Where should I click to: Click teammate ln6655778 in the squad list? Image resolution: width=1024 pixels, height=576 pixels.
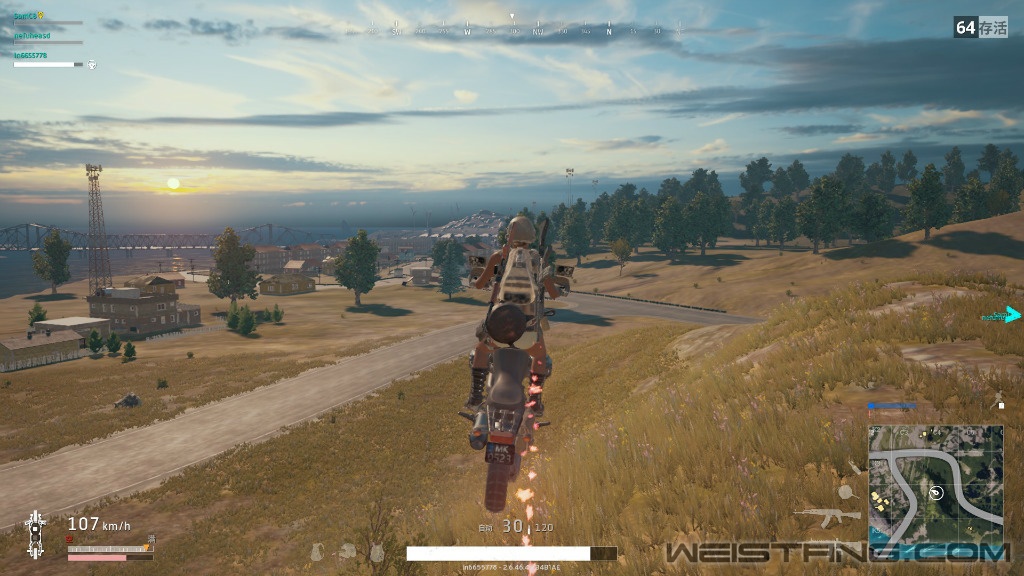tap(31, 56)
